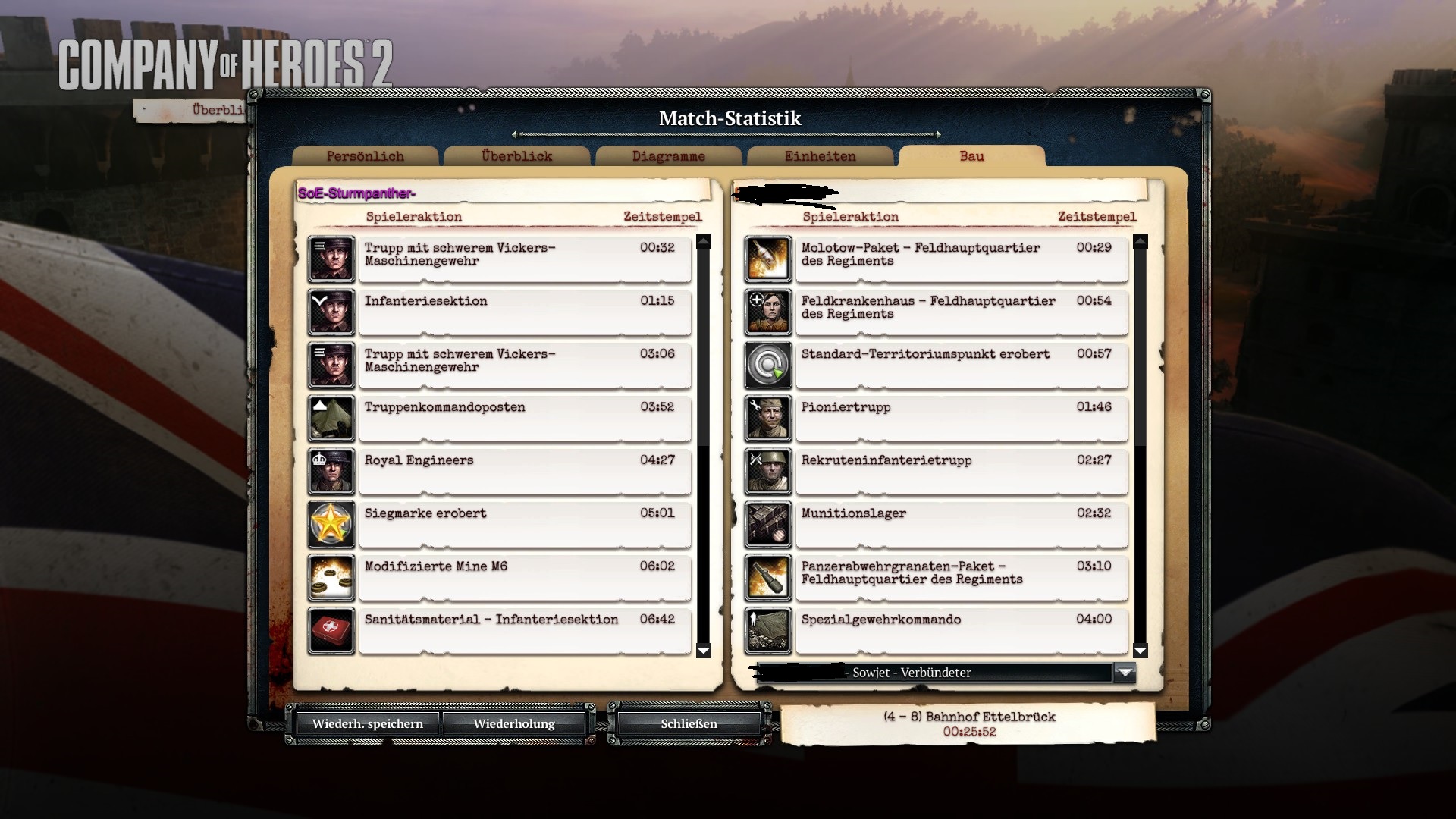Open the Überblick tab
The height and width of the screenshot is (819, 1456).
tap(516, 156)
